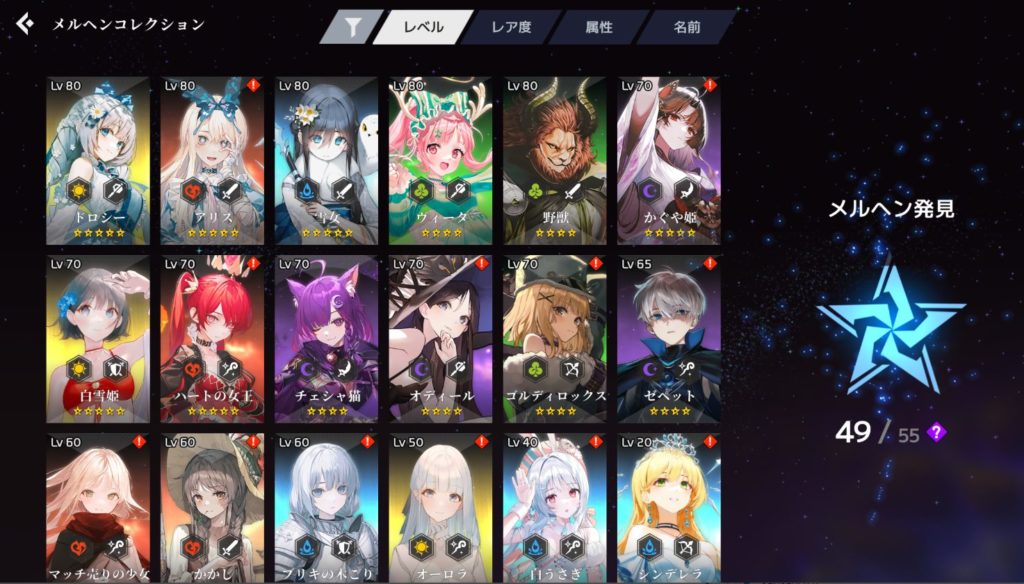Select the 野獣 lion character card
The image size is (1024, 584).
click(x=555, y=160)
